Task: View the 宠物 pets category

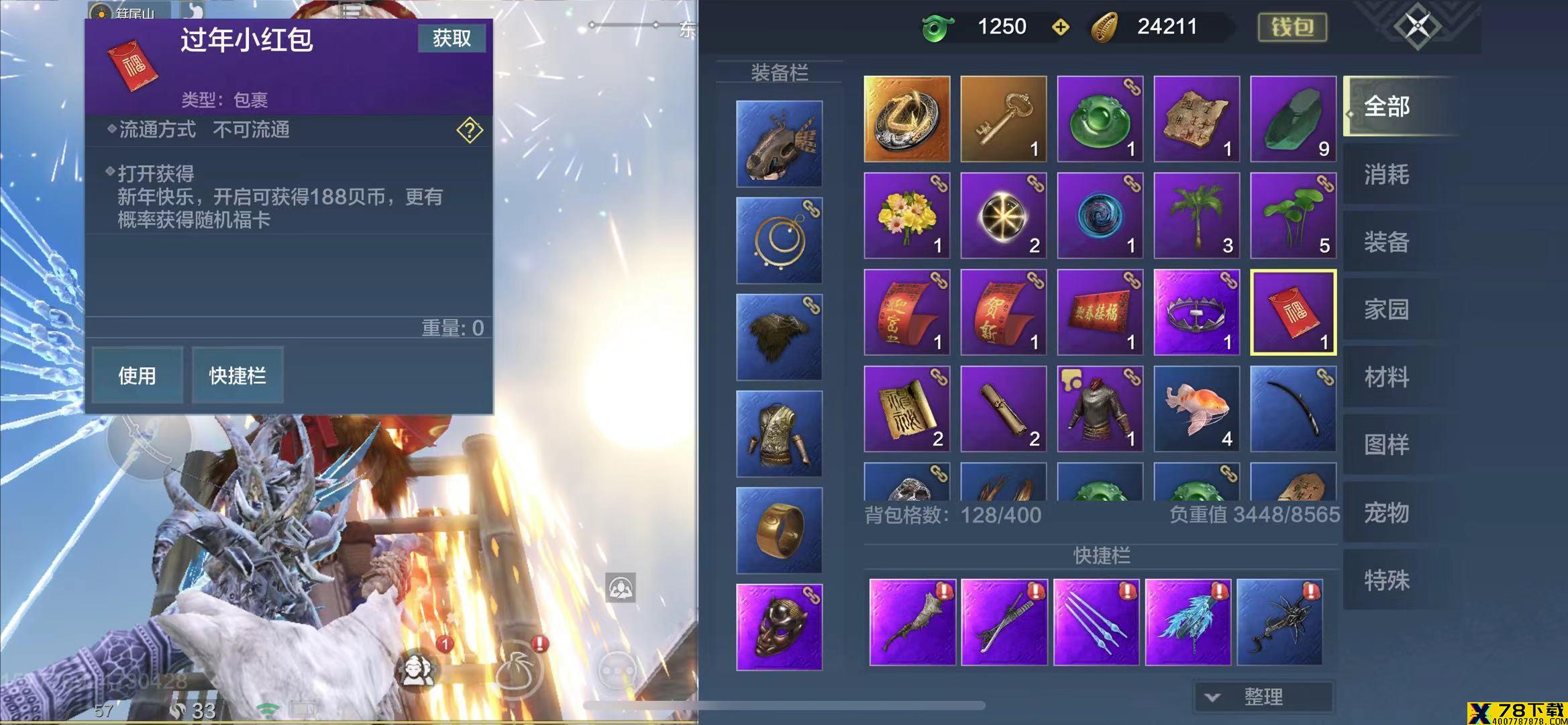Action: click(1386, 513)
